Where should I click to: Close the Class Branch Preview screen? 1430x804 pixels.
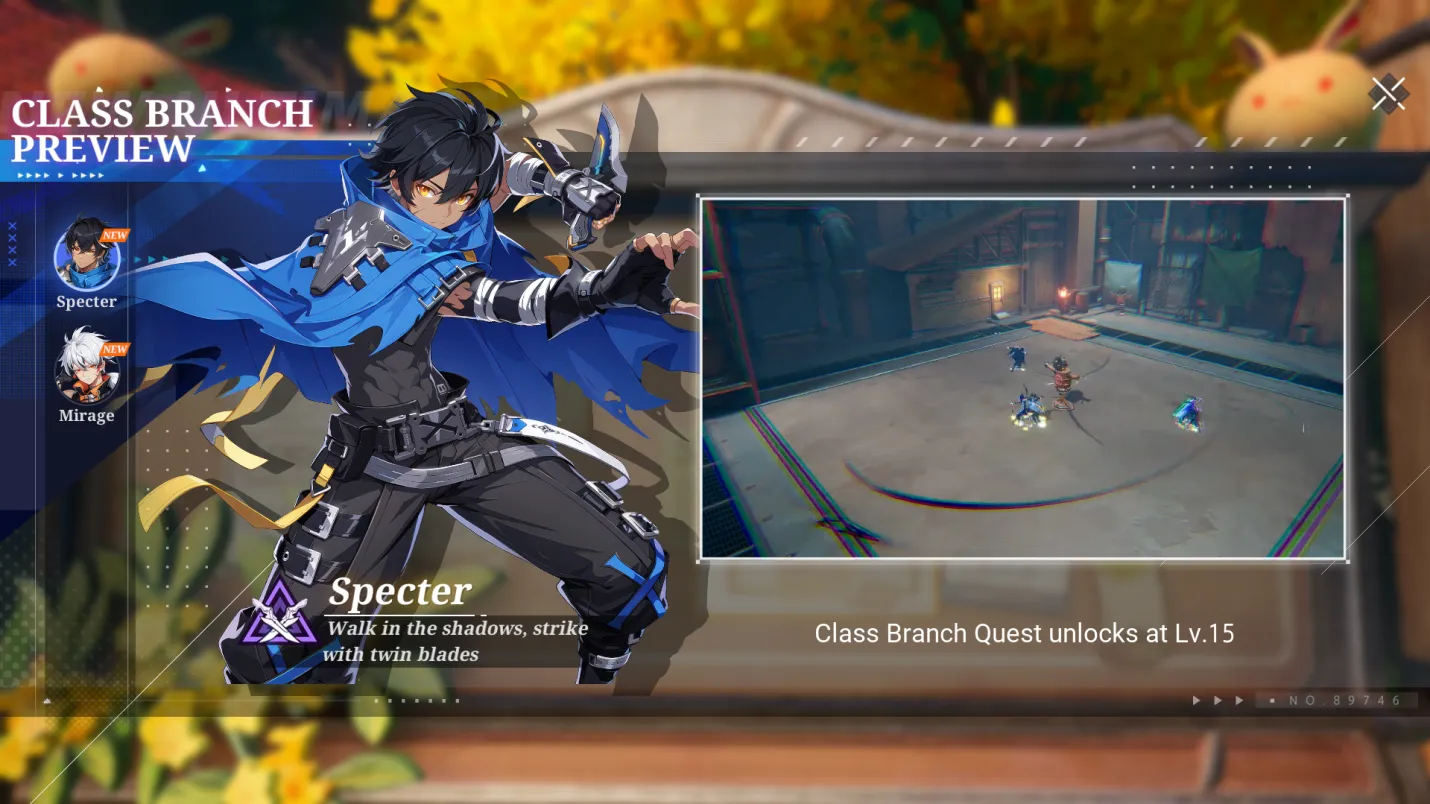(x=1388, y=94)
